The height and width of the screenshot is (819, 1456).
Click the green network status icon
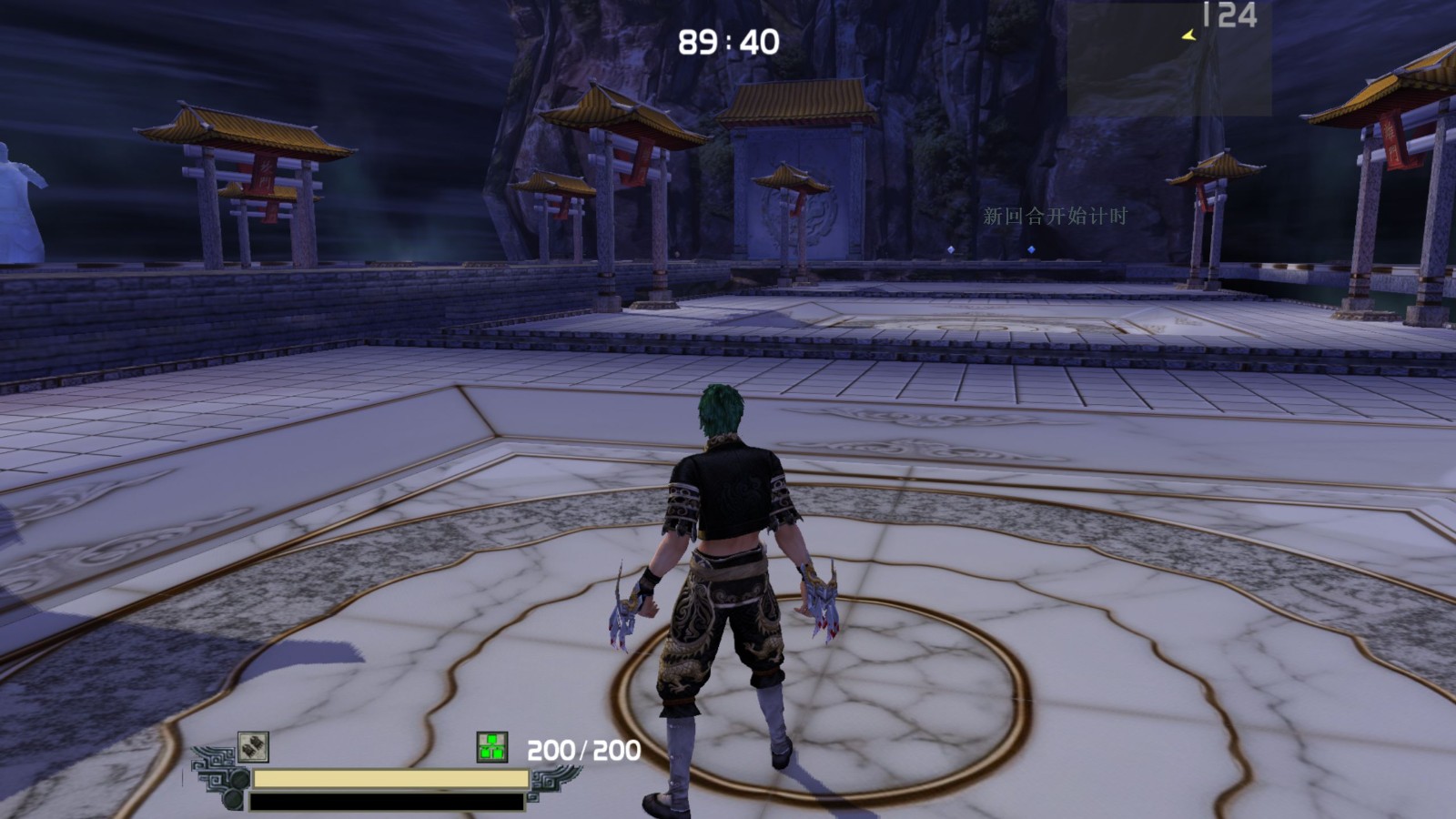tap(492, 747)
